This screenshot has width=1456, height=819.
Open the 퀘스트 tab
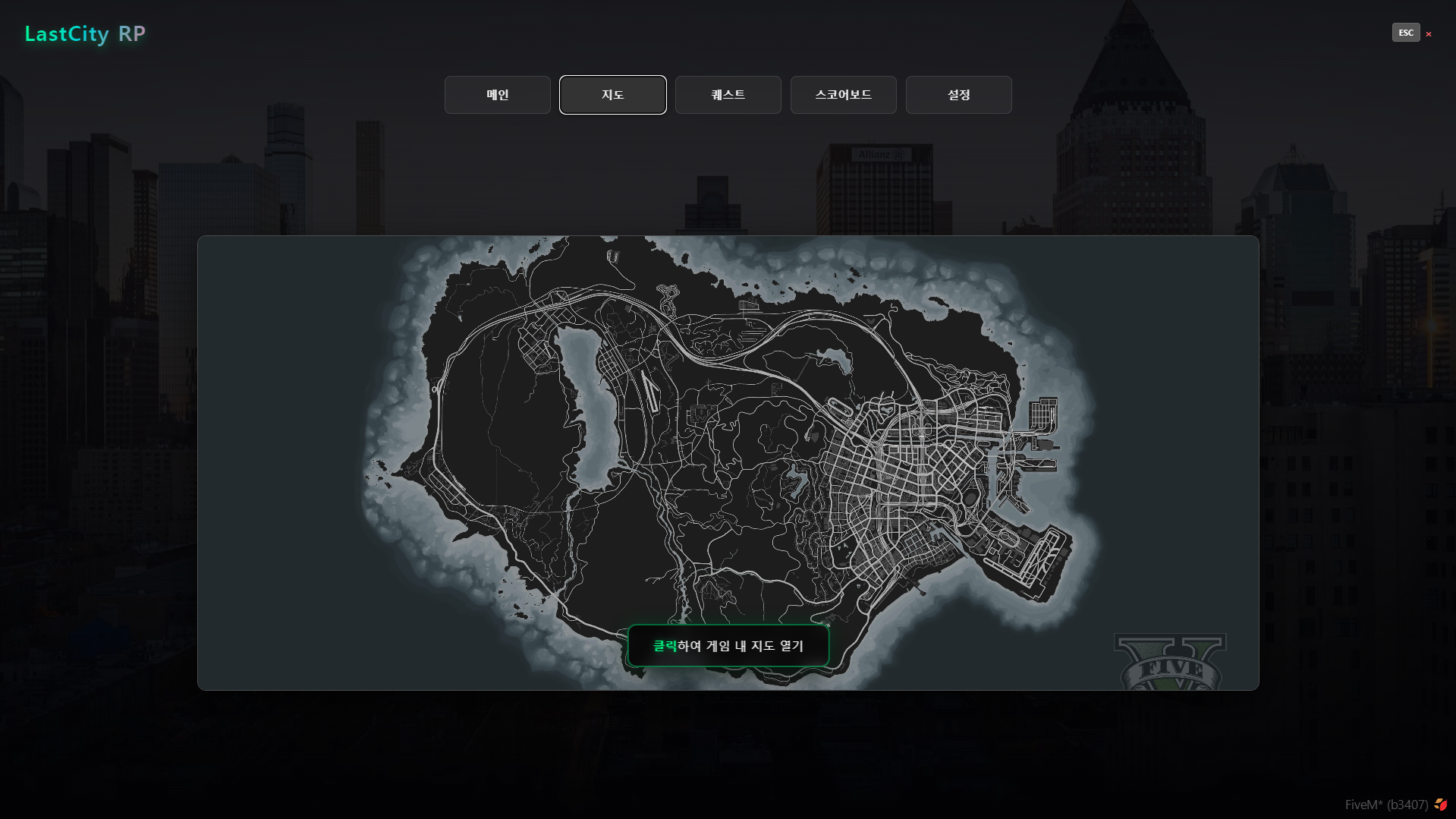[728, 95]
